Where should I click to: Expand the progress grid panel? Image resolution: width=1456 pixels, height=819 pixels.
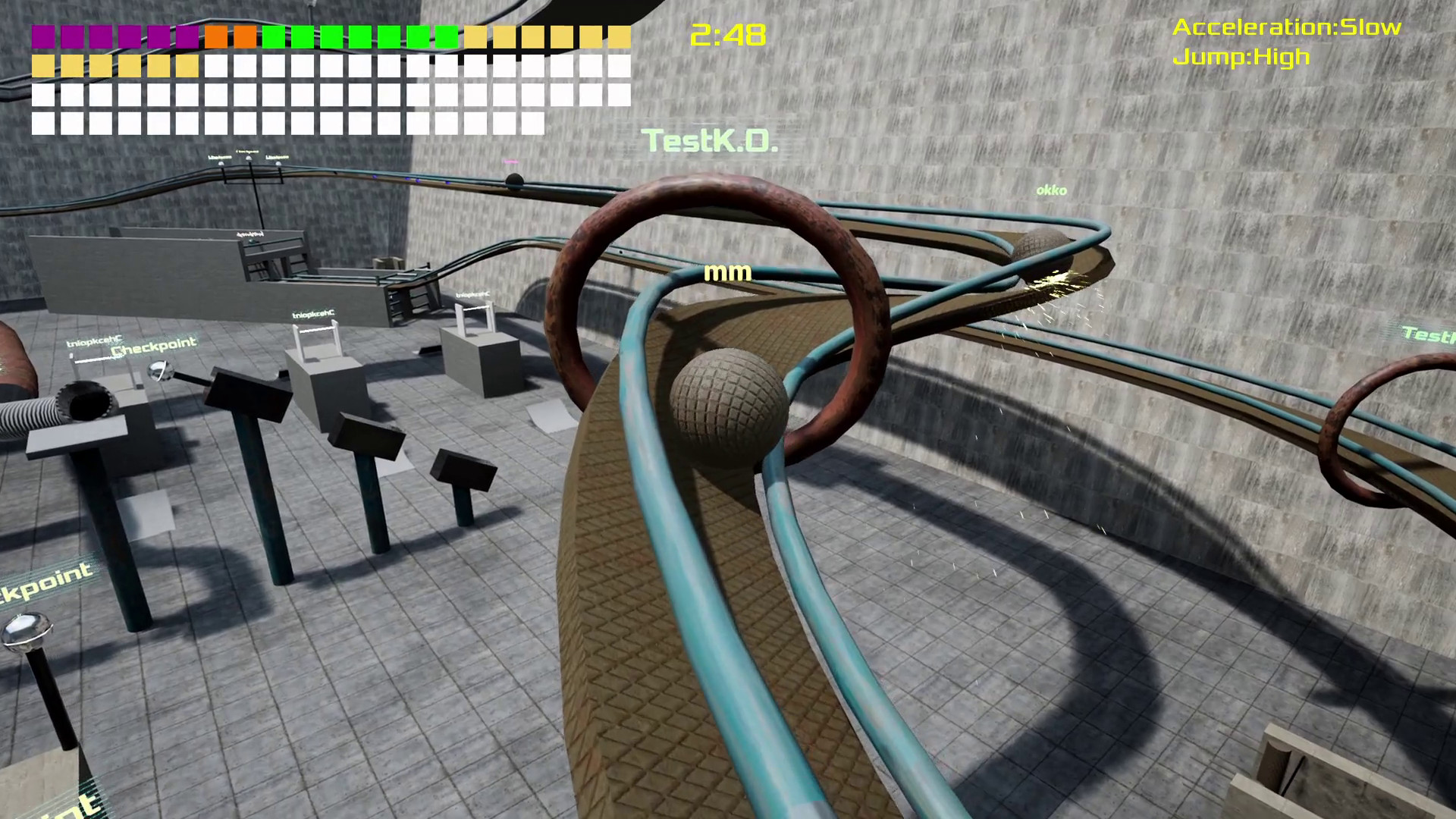pyautogui.click(x=326, y=76)
